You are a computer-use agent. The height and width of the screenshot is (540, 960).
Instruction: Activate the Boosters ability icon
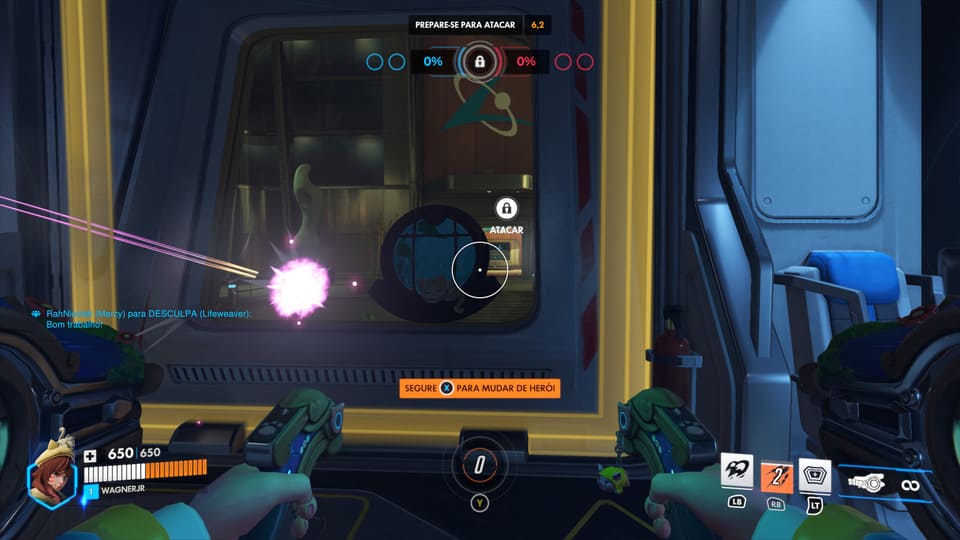tap(737, 472)
